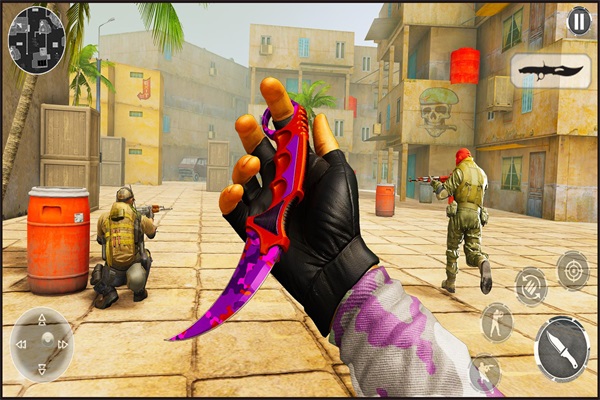
Task: Tap the bullets reload button
Action: 531,287
